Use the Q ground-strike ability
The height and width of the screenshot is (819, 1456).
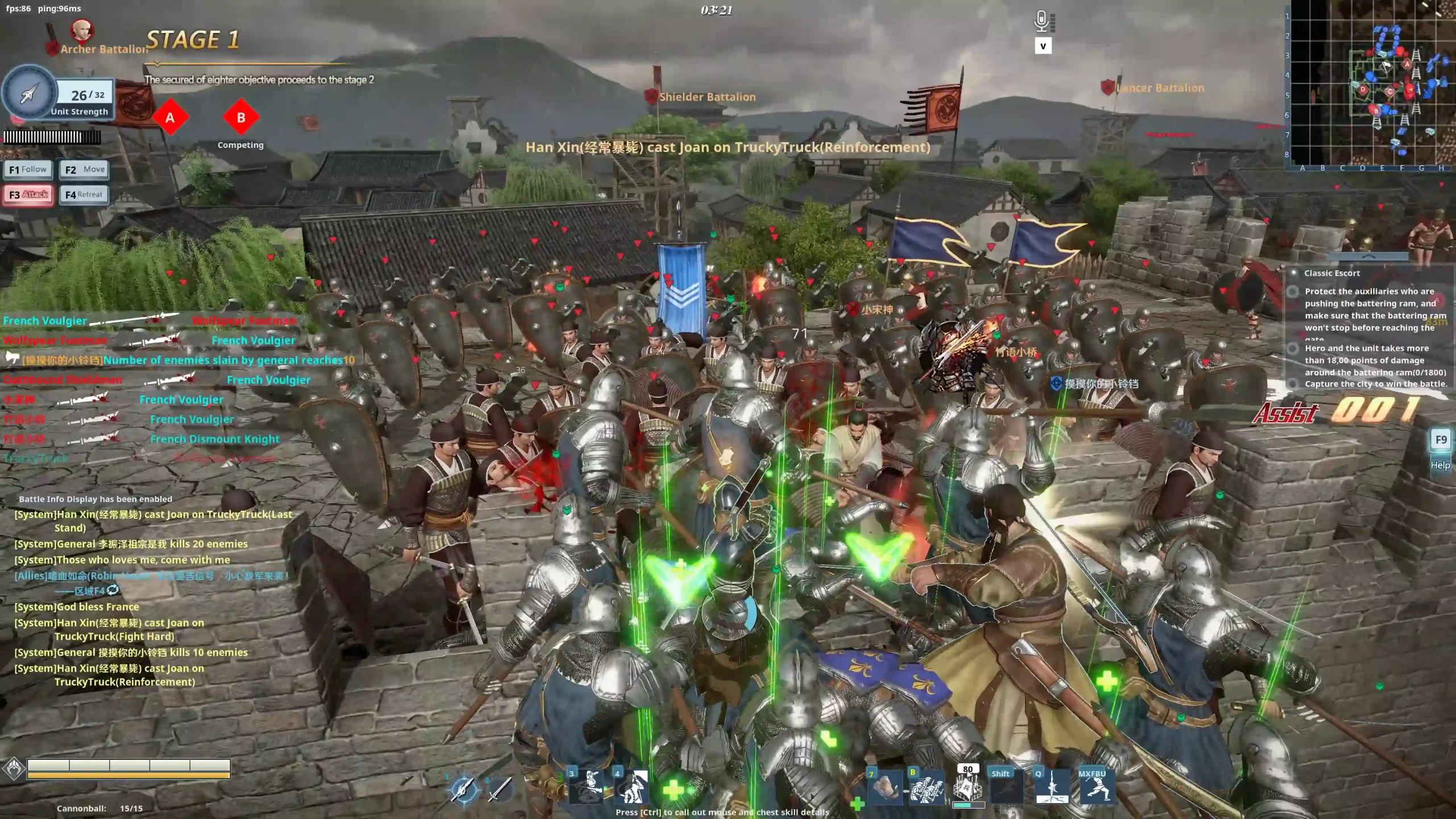coord(1052,788)
